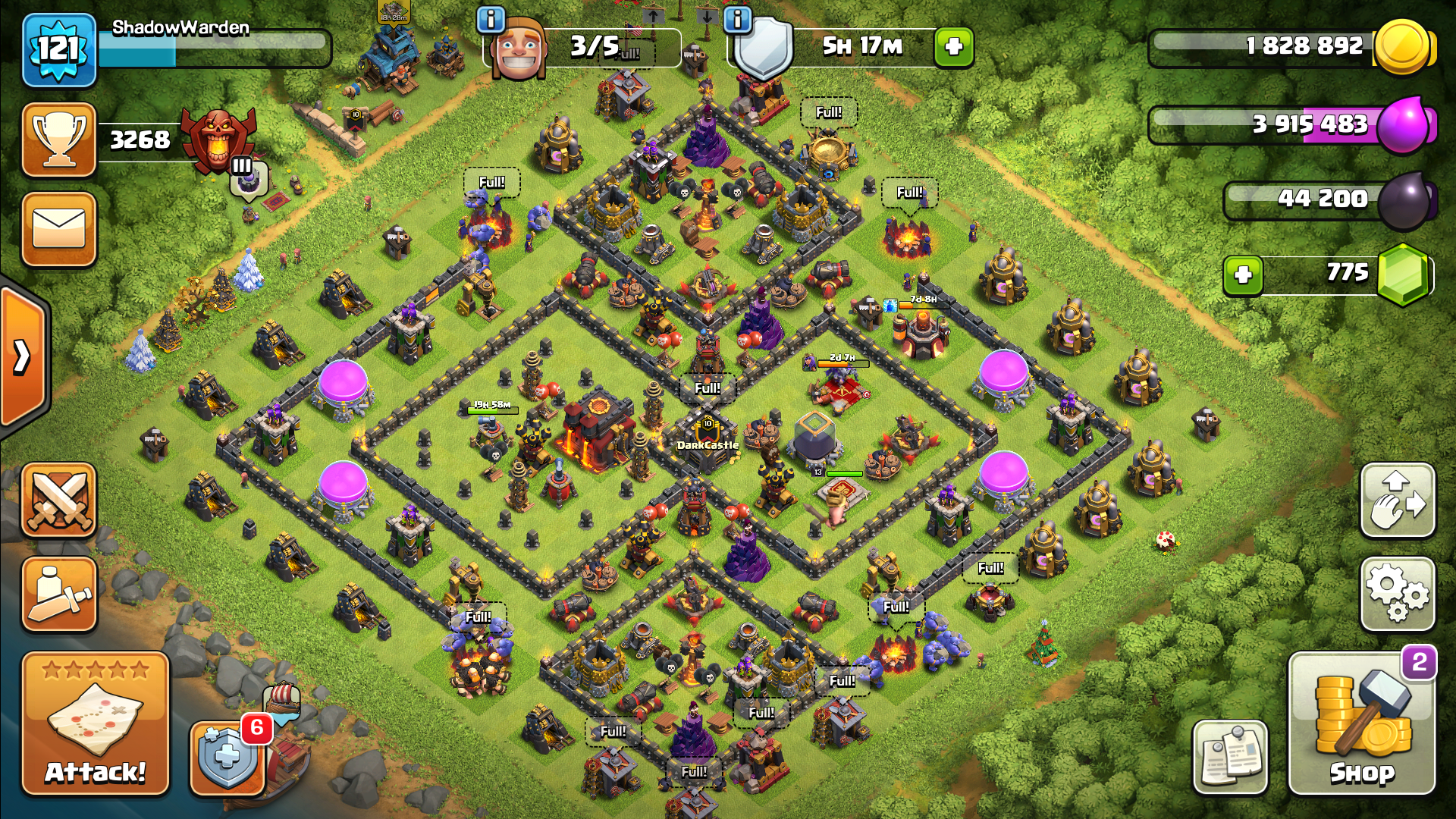
Task: Buy gems with the green plus
Action: 1243,275
